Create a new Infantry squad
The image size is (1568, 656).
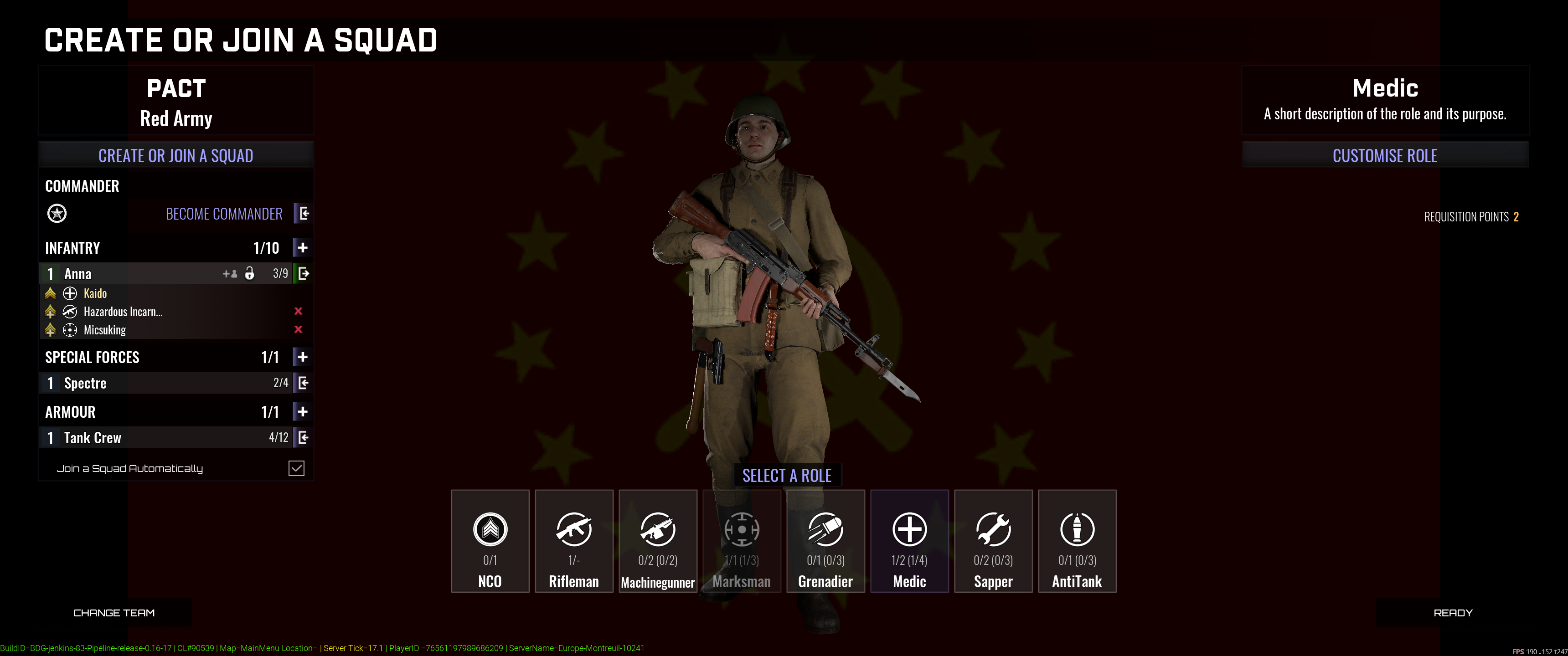point(303,248)
